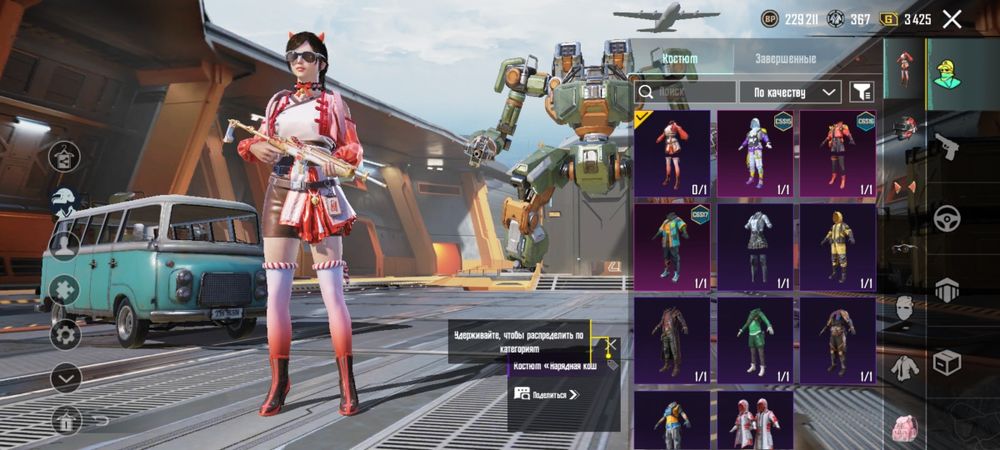Open the По качеству sort dropdown
Image resolution: width=1000 pixels, height=450 pixels.
click(x=790, y=92)
